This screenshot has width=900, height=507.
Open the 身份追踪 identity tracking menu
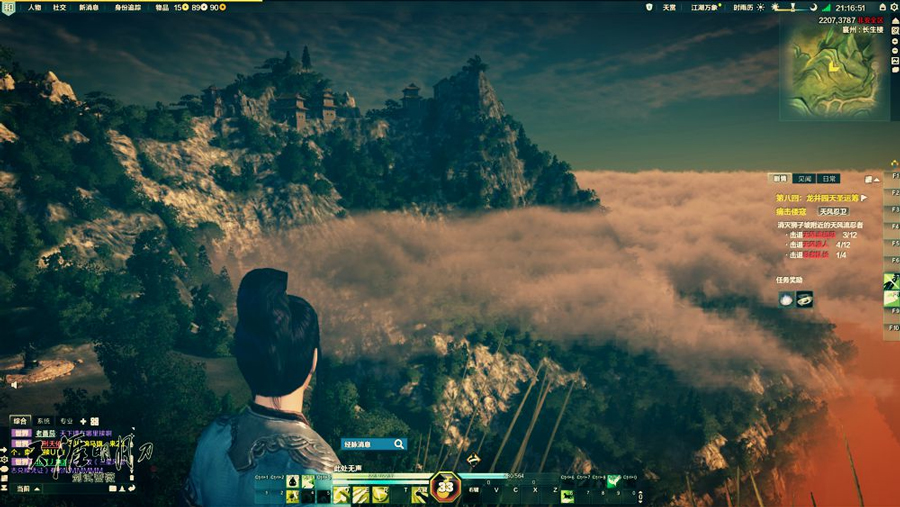click(x=128, y=7)
